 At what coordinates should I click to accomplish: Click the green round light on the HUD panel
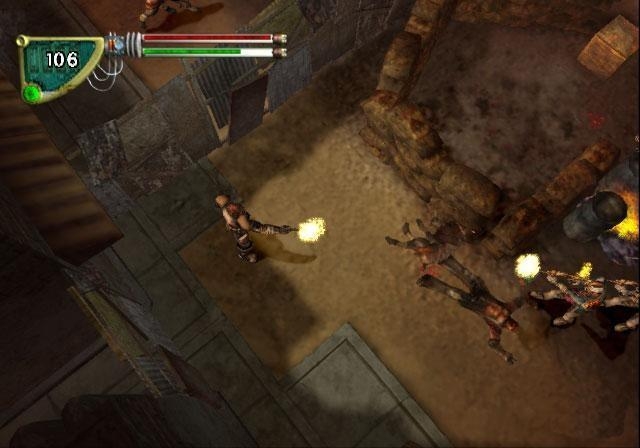tap(33, 94)
